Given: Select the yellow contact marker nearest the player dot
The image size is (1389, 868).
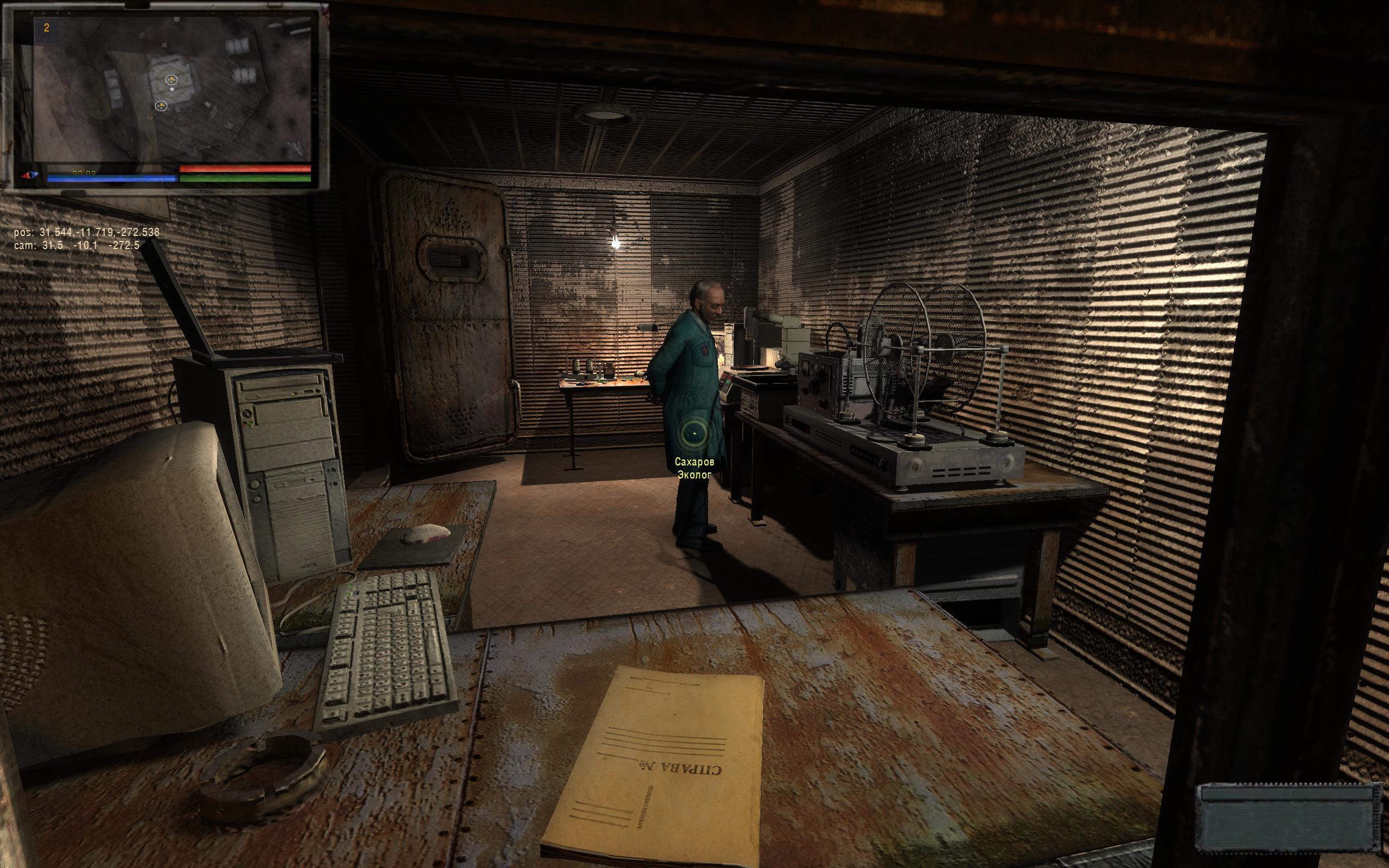Looking at the screenshot, I should coord(170,80).
